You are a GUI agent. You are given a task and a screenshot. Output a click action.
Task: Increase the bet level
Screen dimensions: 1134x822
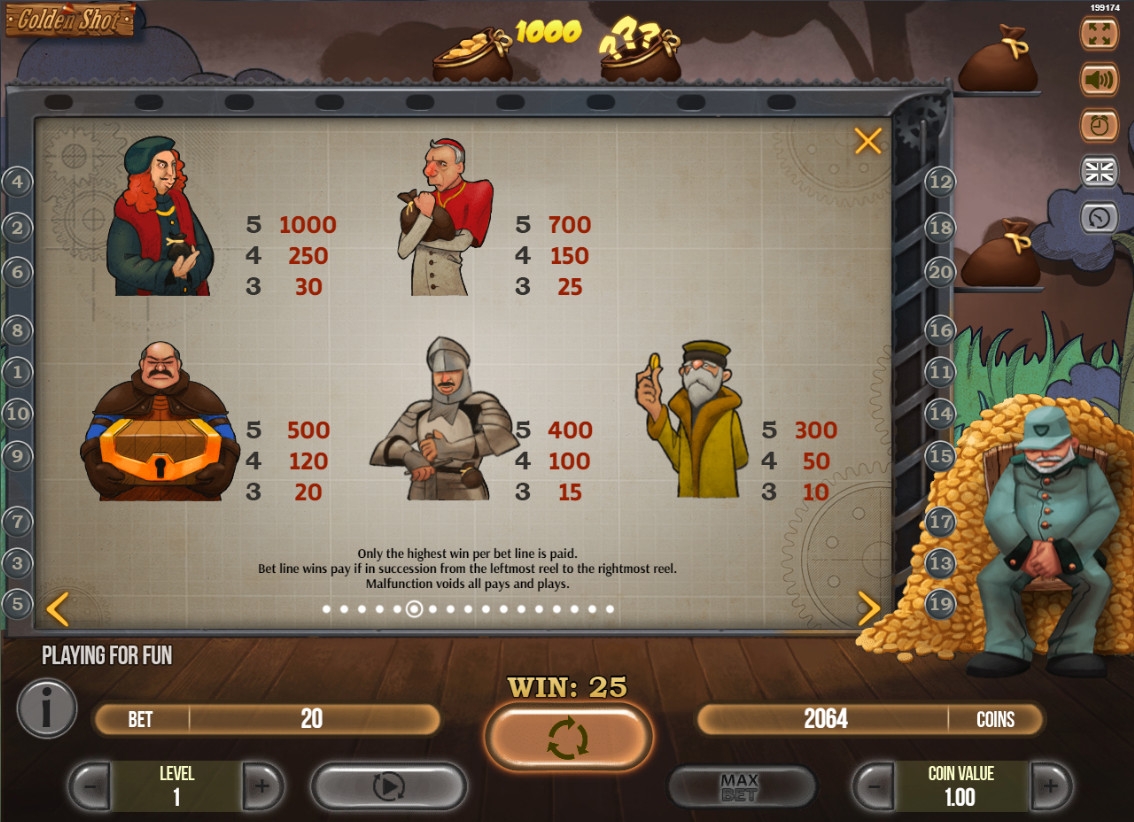pyautogui.click(x=262, y=787)
